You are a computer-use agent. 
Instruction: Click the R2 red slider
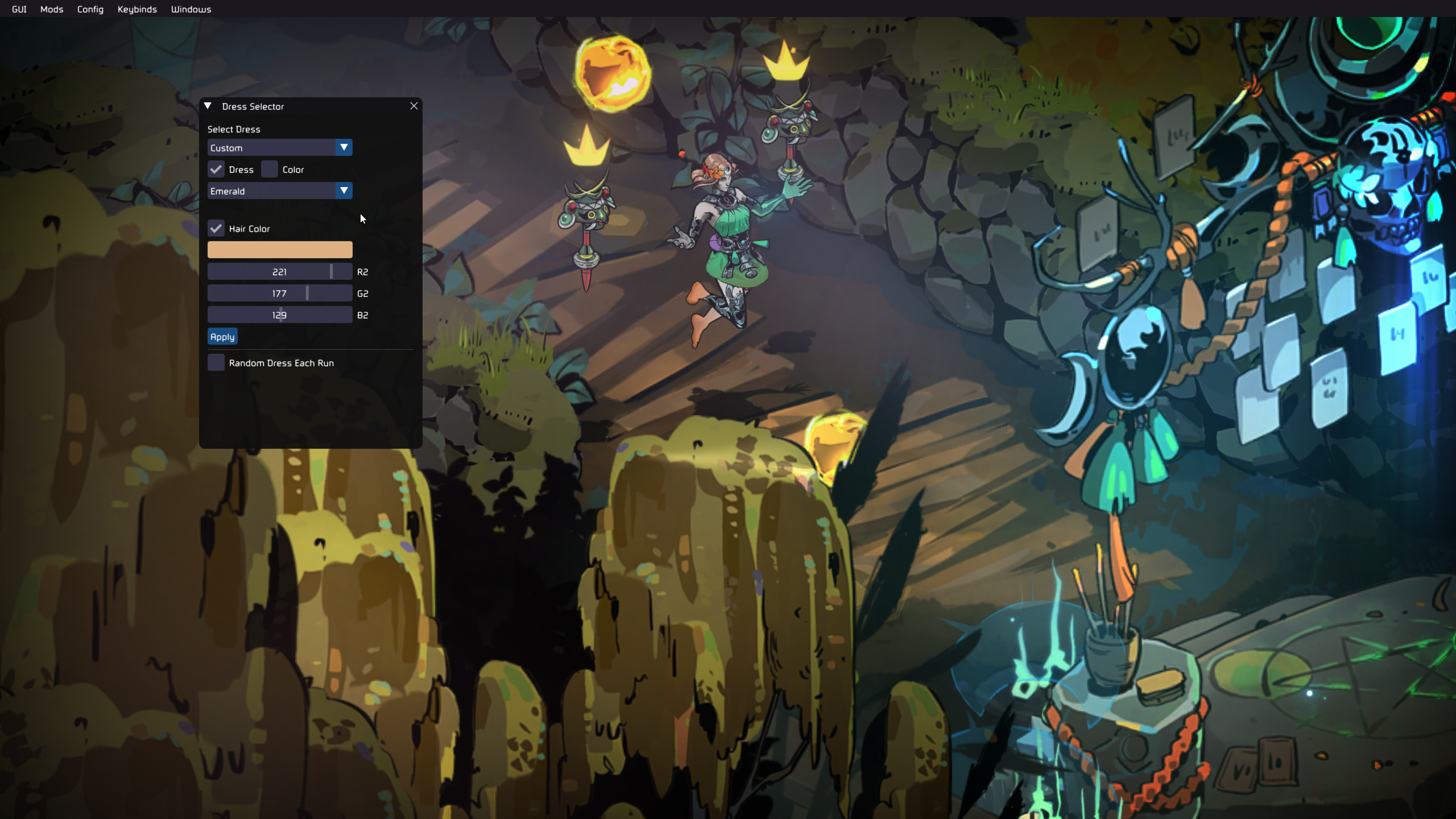click(279, 272)
